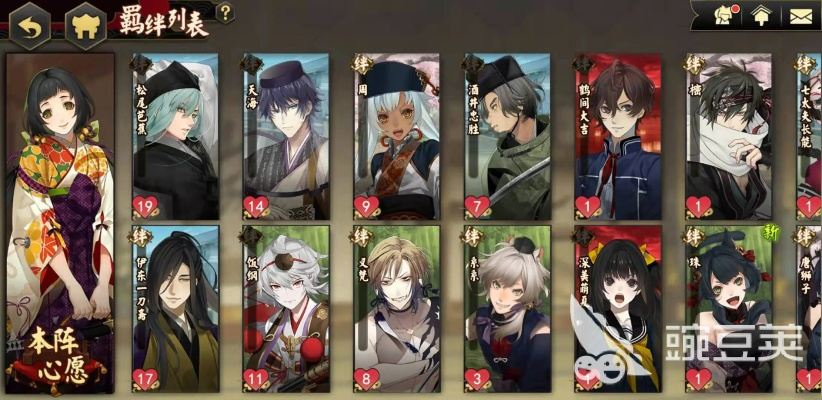
Task: Select the 伊东一刀斋 bond card
Action: (x=175, y=309)
